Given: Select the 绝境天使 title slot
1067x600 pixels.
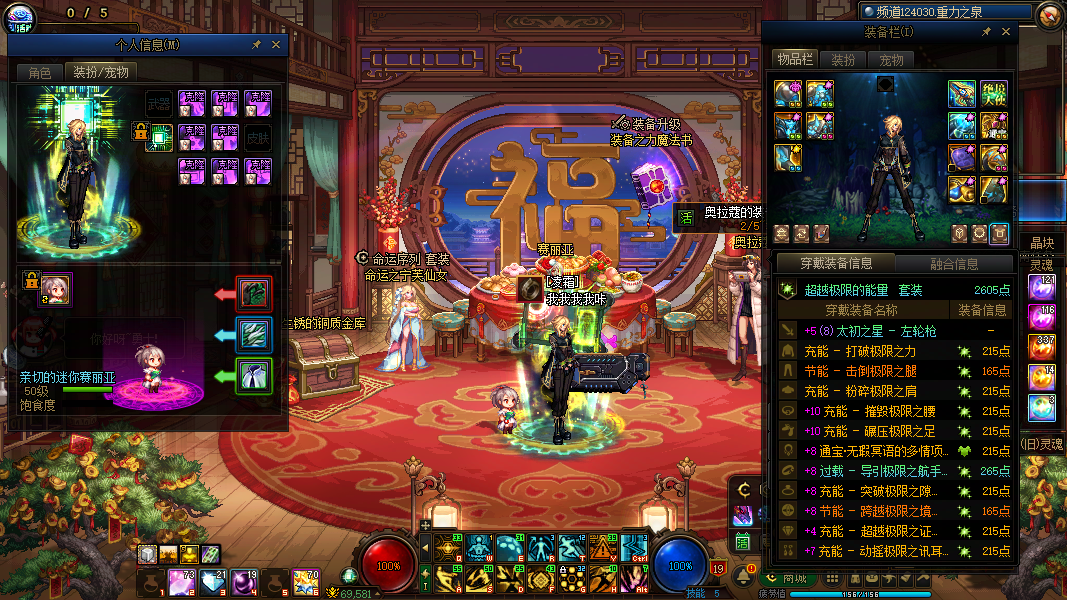Looking at the screenshot, I should tap(993, 94).
